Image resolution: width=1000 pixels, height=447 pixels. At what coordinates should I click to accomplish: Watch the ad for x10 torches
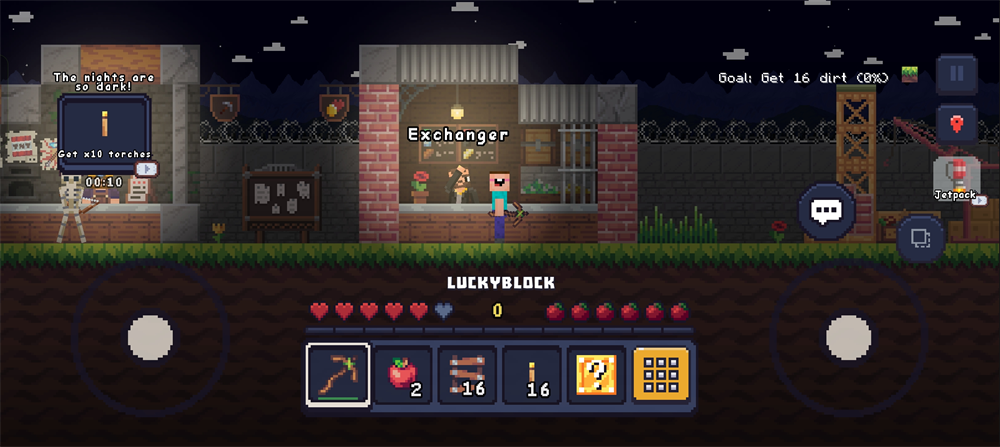(x=146, y=169)
